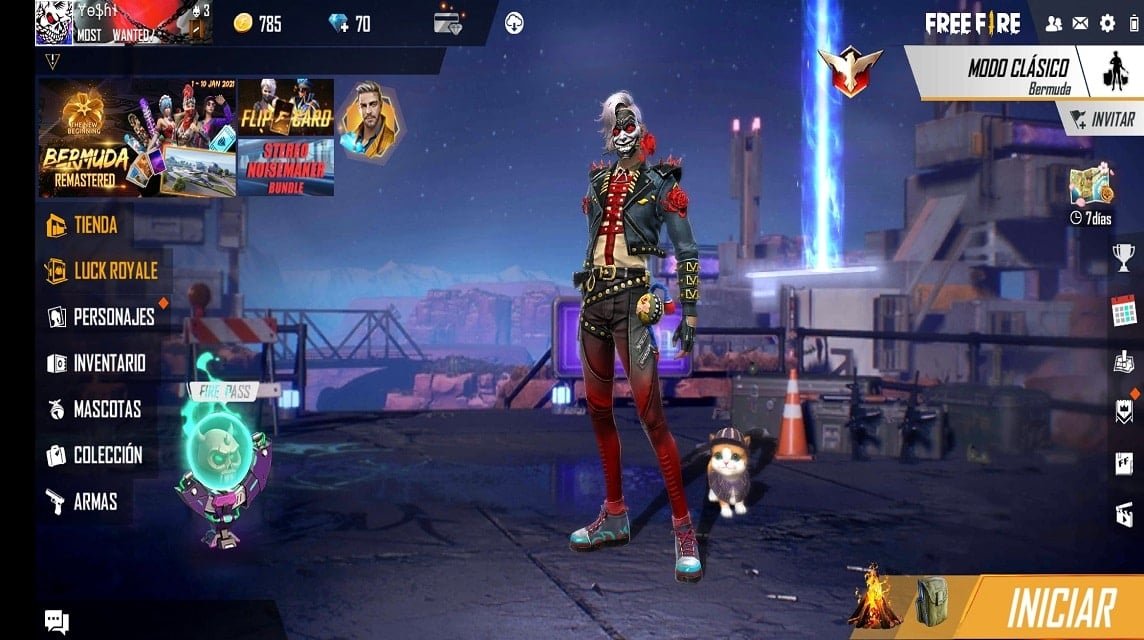The height and width of the screenshot is (640, 1144).
Task: Start the match with the INICIAR button
Action: [1061, 608]
